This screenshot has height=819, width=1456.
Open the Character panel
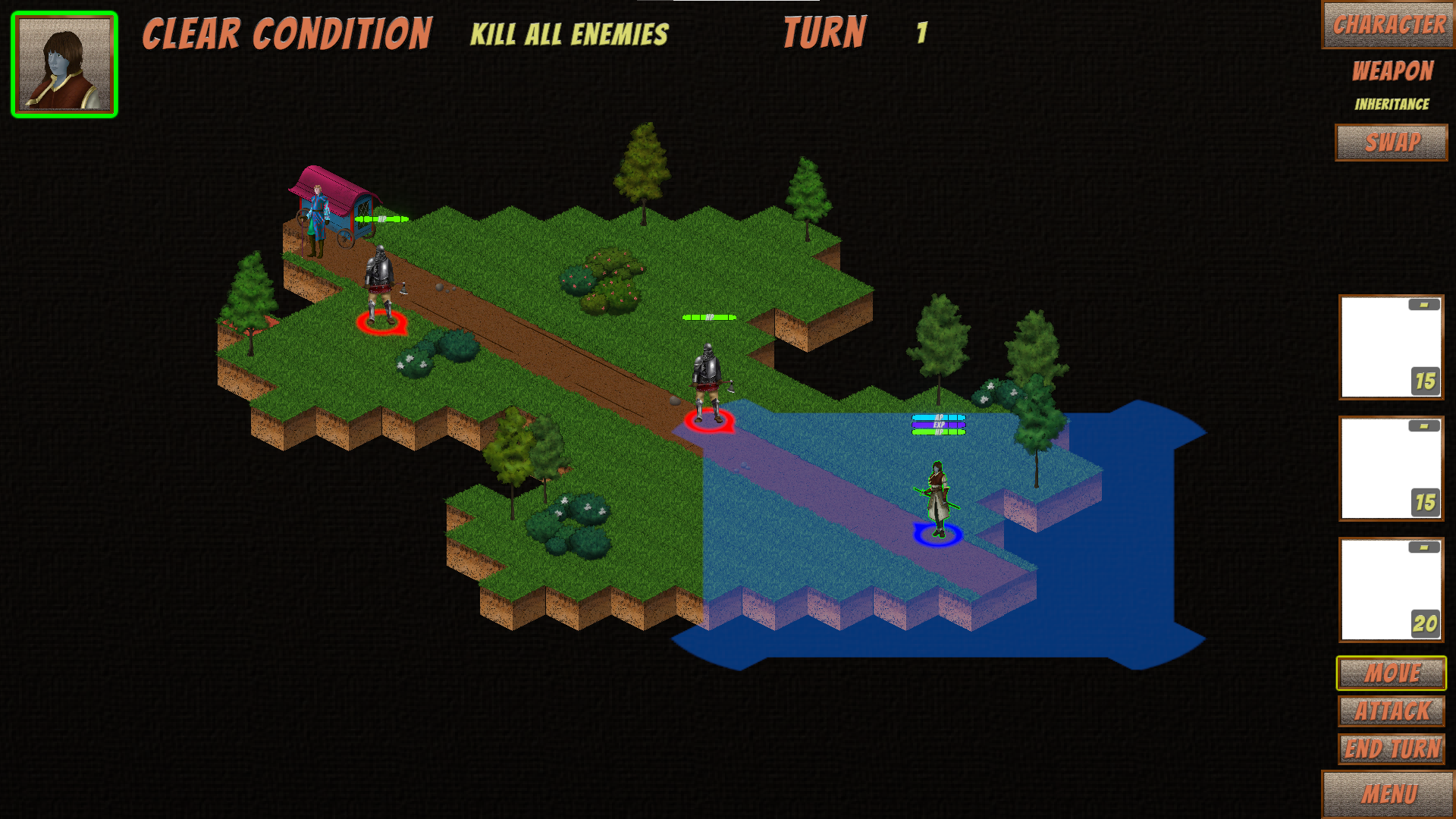(1389, 25)
